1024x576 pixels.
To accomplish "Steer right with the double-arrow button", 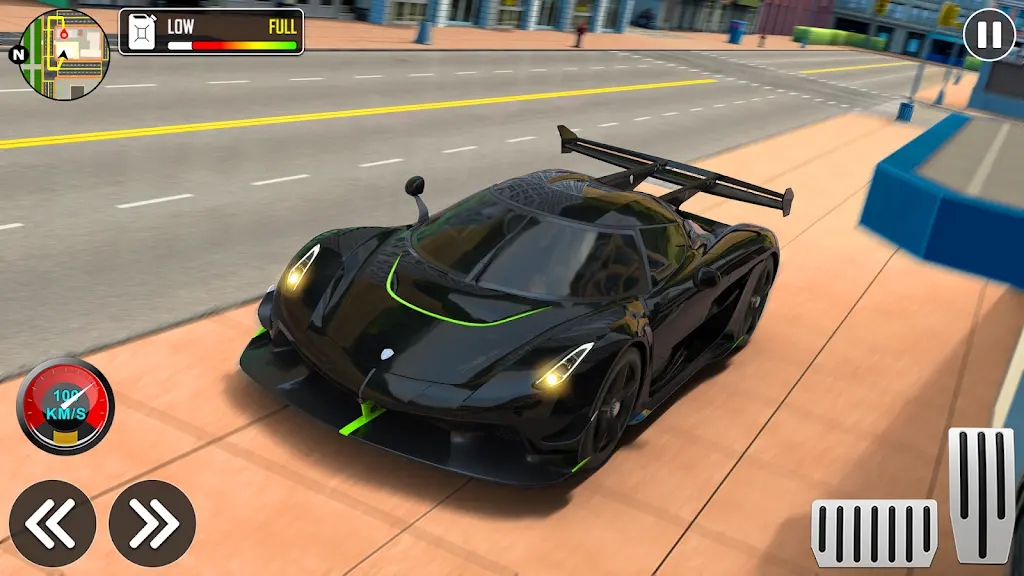I will [152, 523].
